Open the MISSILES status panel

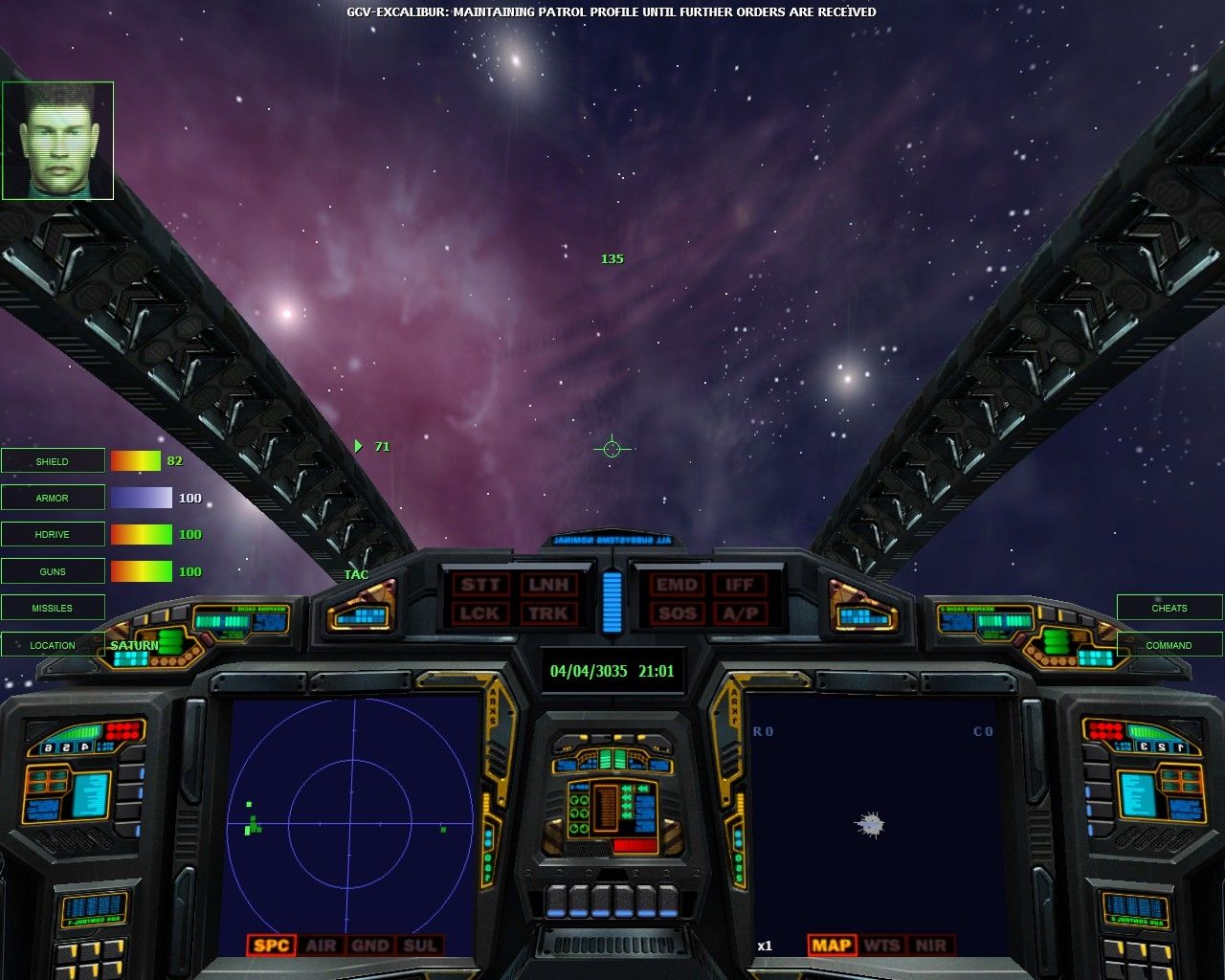coord(53,608)
